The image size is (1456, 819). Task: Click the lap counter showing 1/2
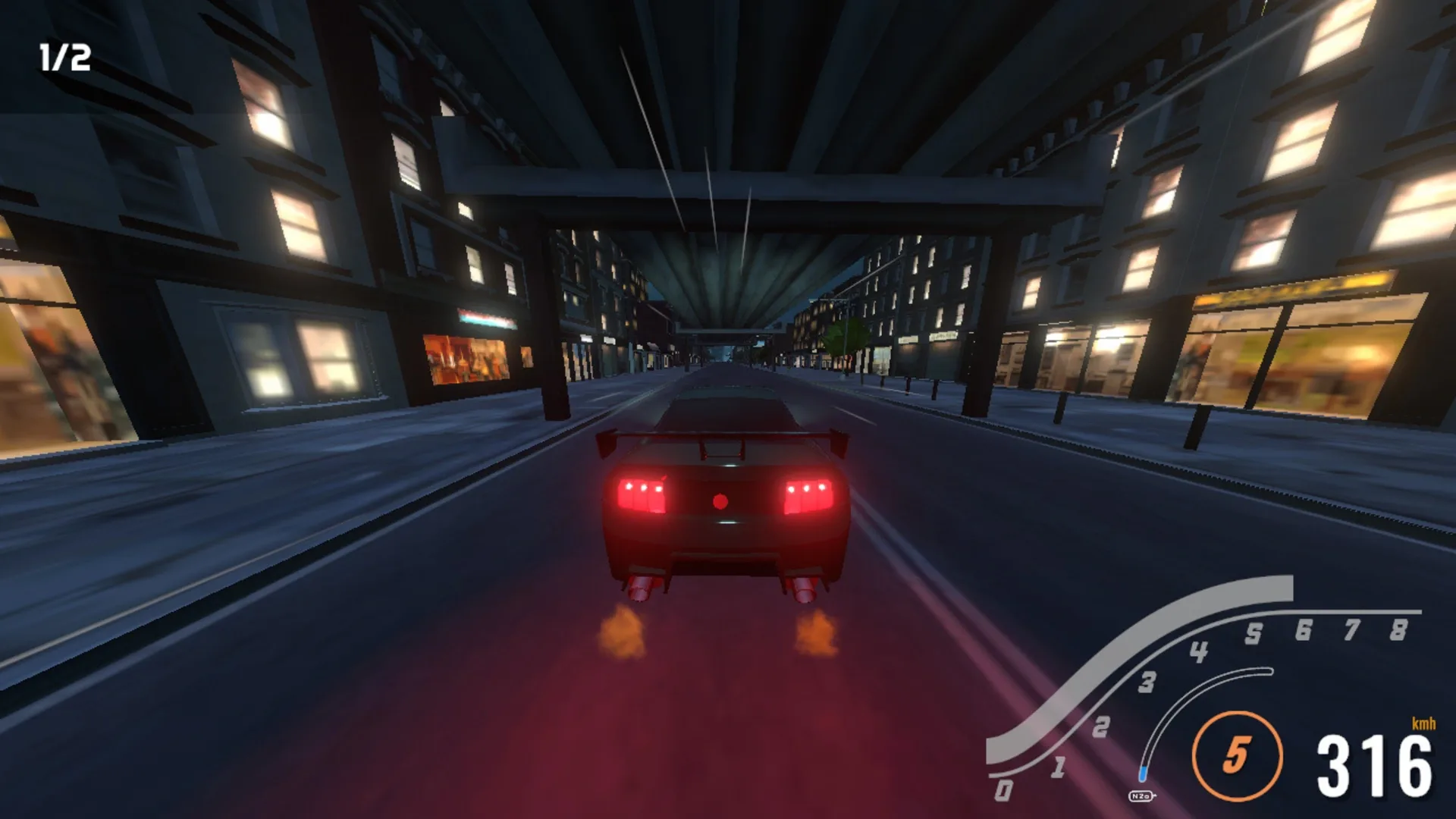[x=64, y=57]
